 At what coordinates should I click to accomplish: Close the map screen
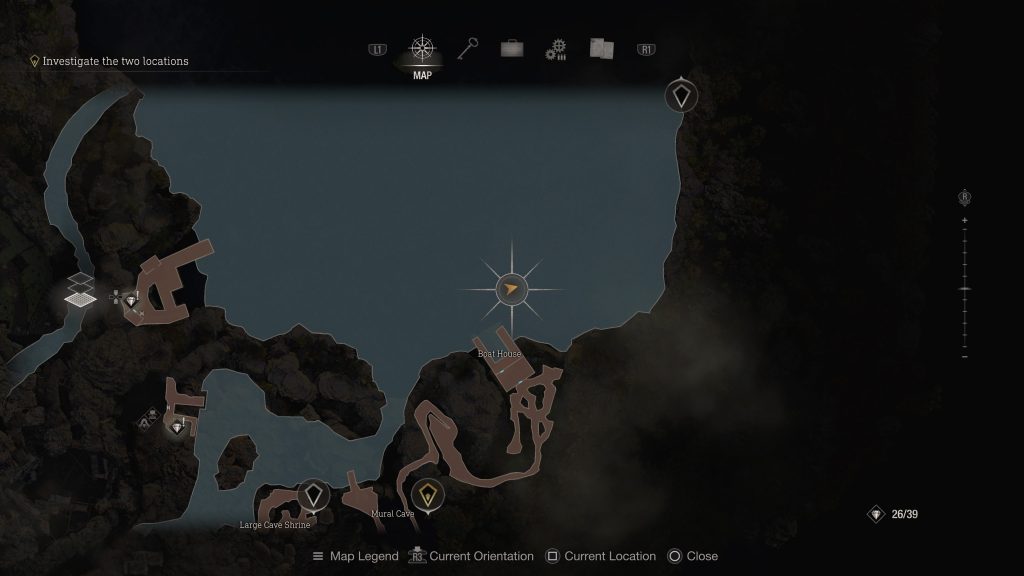coord(692,556)
